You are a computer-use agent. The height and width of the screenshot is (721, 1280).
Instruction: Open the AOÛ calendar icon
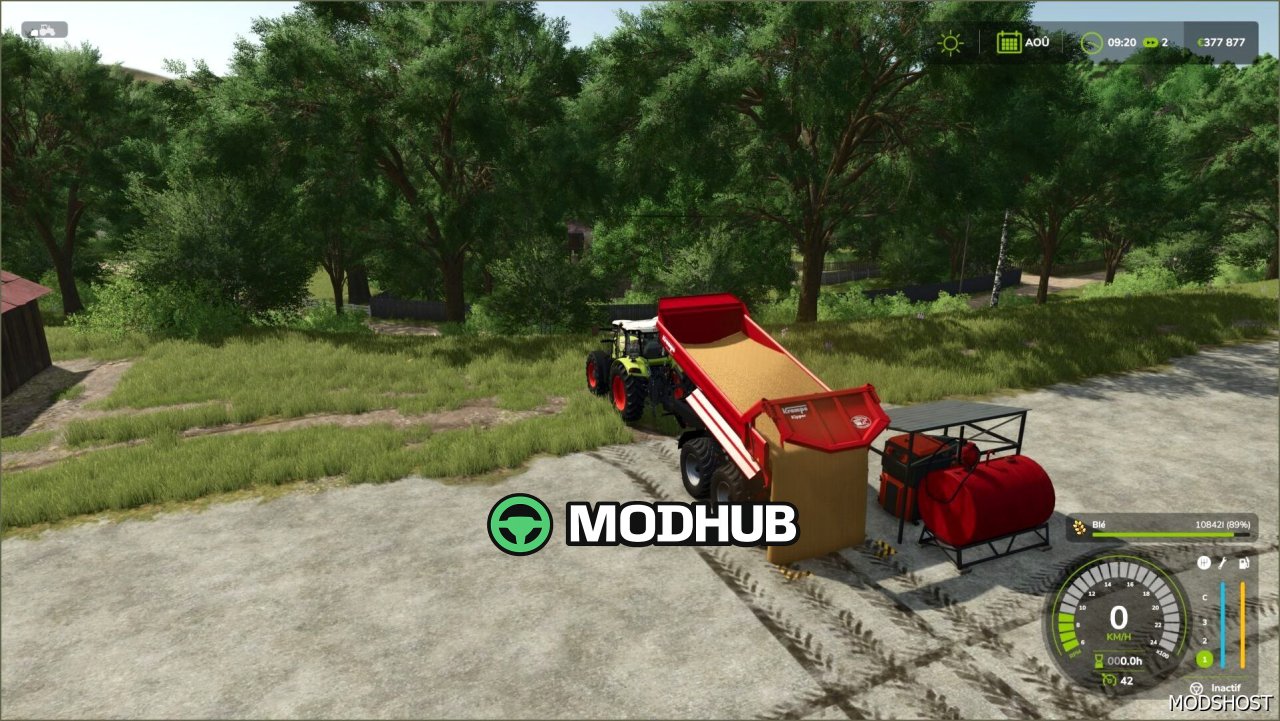1009,42
